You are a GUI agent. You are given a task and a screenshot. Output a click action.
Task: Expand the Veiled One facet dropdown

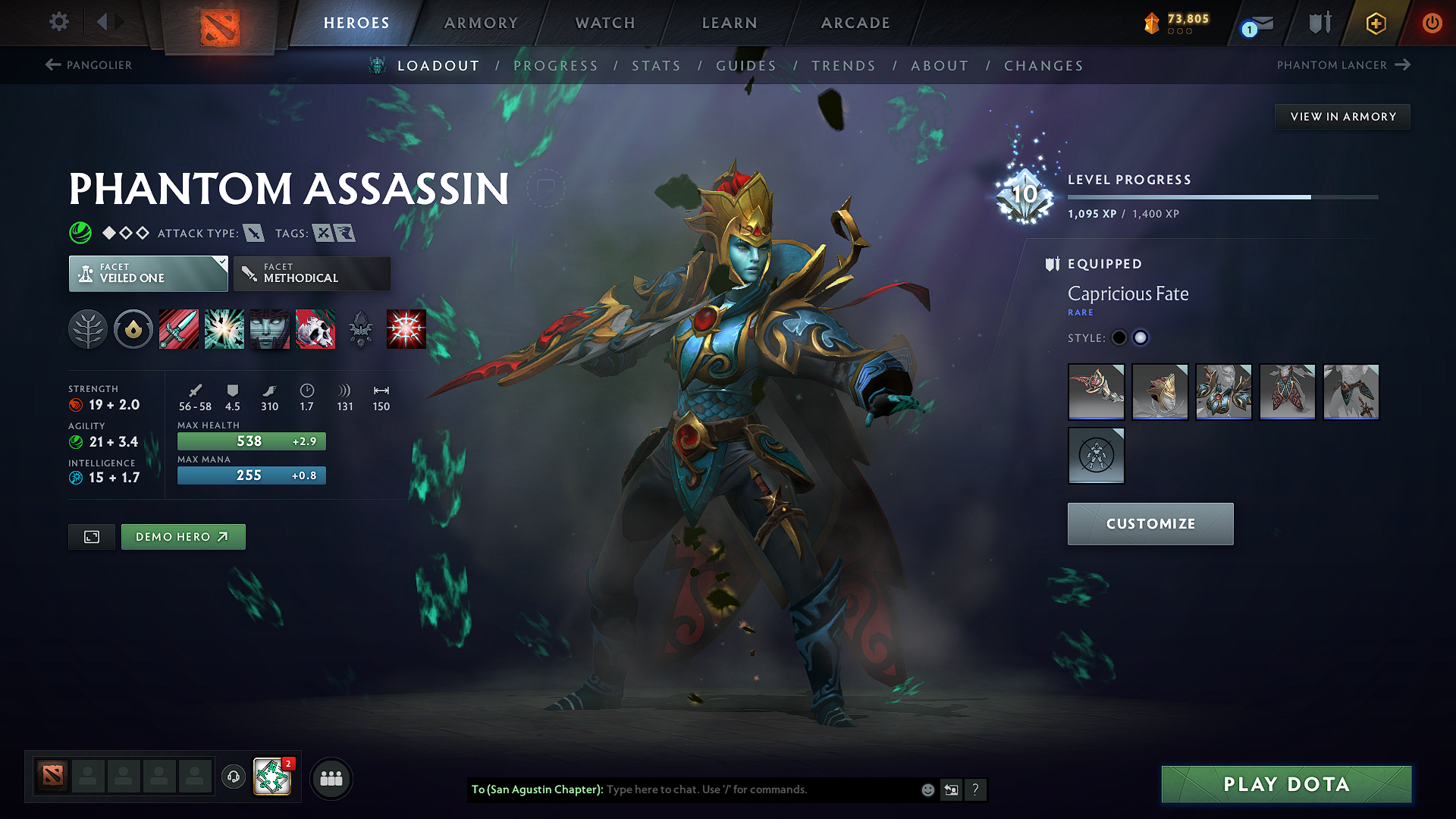pyautogui.click(x=147, y=273)
